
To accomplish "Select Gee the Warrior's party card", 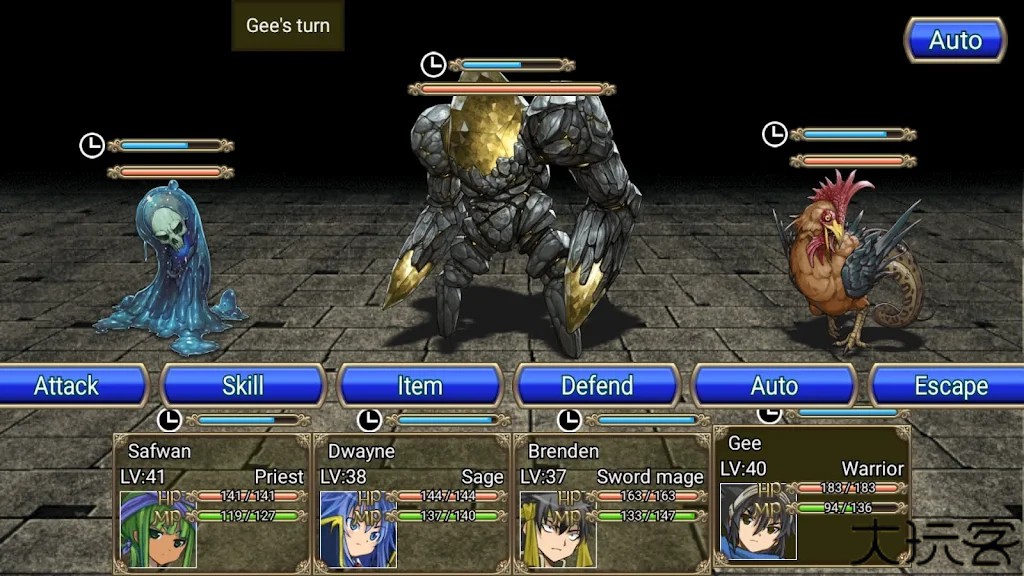I will point(812,496).
